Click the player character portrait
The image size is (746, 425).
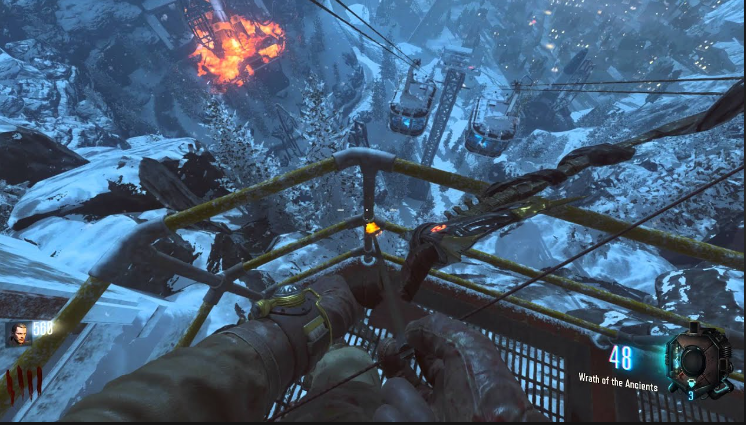coord(18,334)
